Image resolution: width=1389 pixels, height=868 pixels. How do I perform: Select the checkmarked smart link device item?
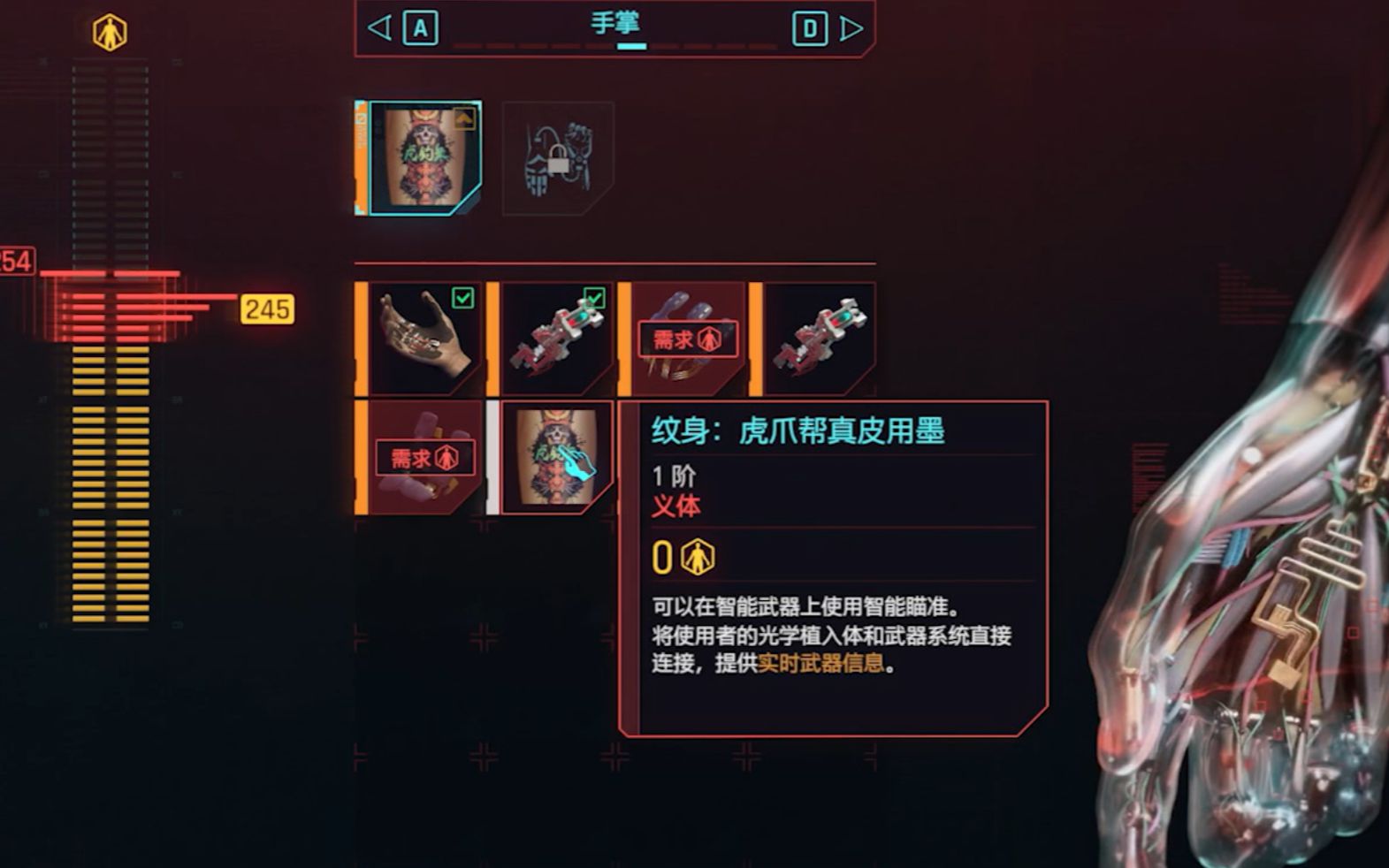tap(555, 339)
